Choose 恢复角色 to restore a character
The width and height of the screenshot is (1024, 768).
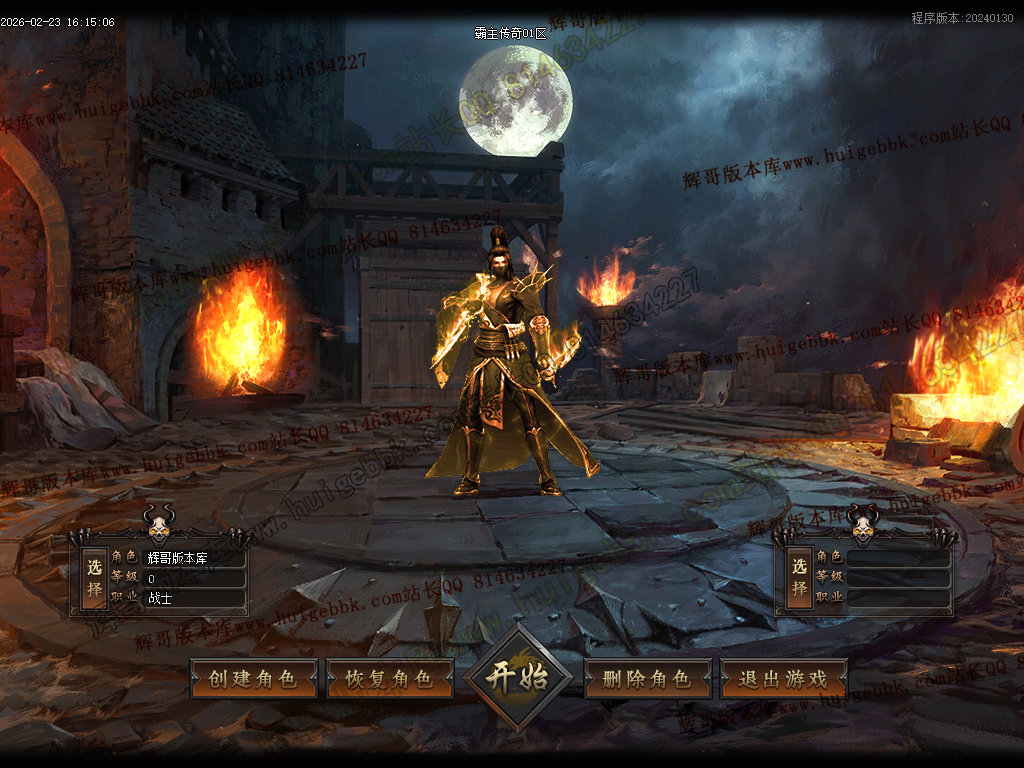pos(389,678)
